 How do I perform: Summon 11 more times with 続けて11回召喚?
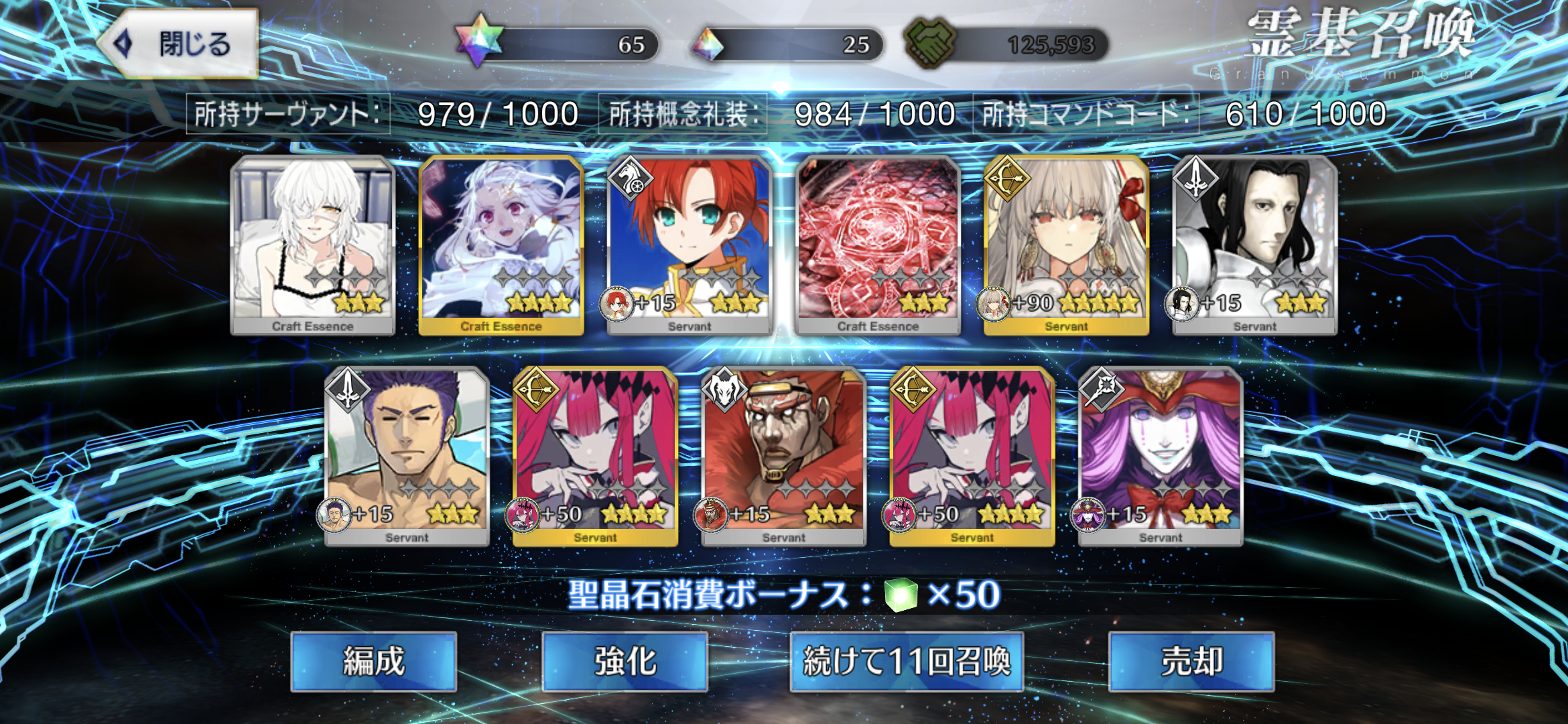pos(906,662)
